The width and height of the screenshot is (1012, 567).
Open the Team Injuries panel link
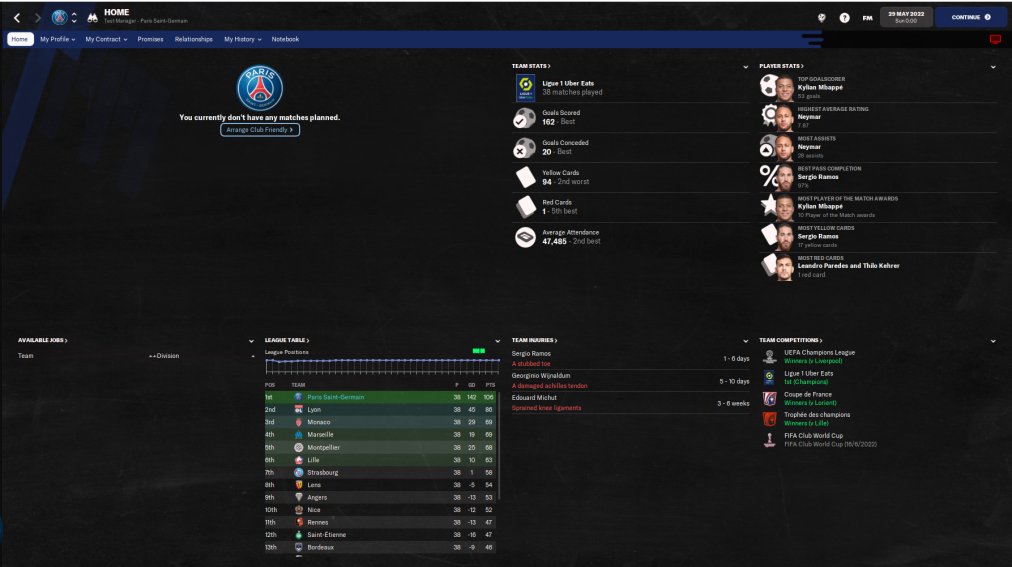click(534, 340)
